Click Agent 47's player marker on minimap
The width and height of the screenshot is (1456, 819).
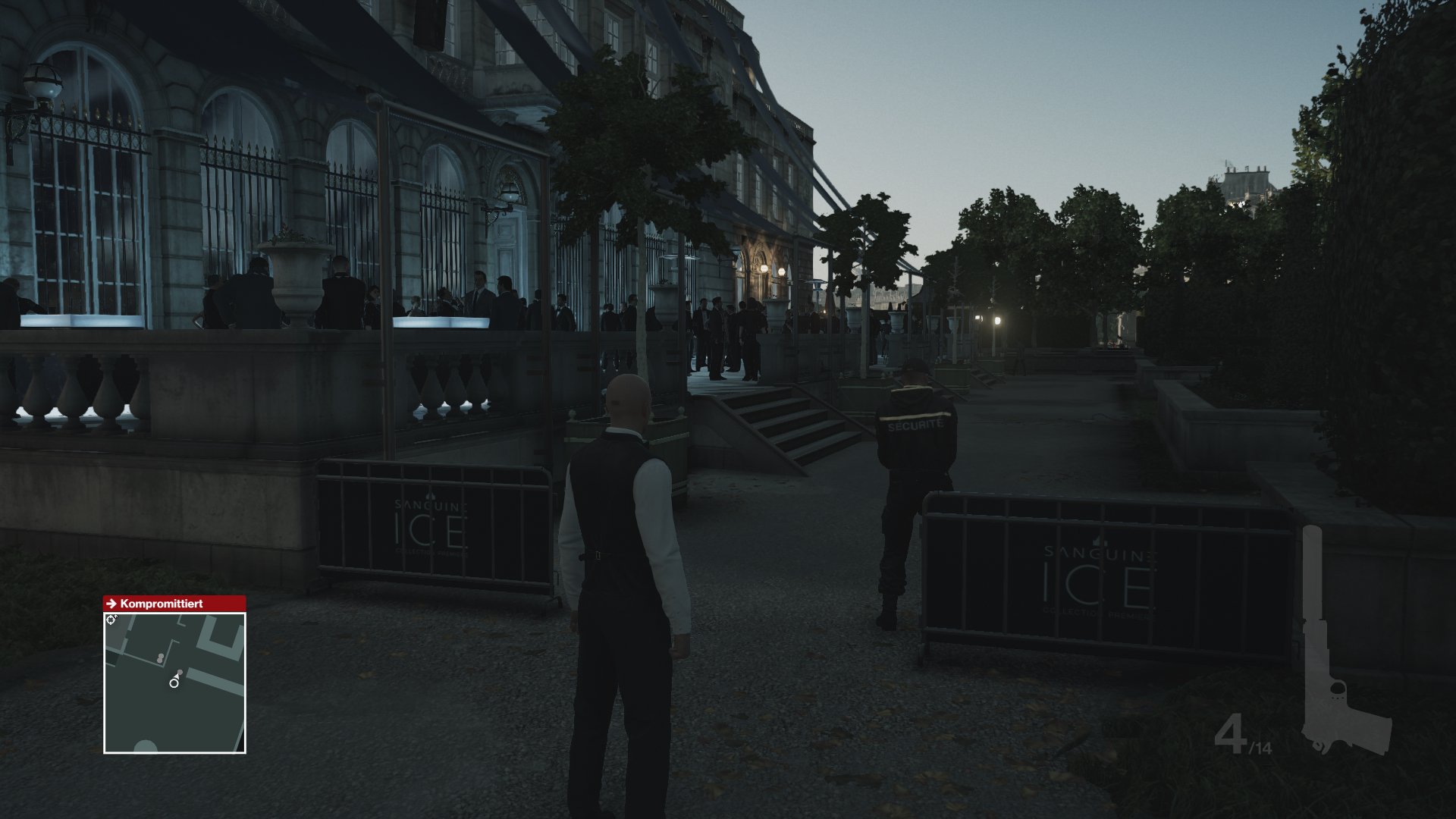pos(174,683)
